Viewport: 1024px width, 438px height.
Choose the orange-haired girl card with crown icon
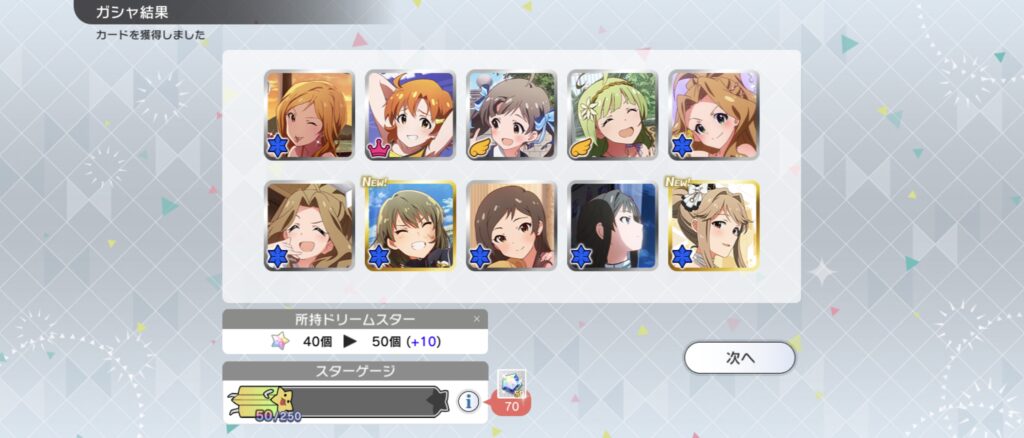coord(410,114)
